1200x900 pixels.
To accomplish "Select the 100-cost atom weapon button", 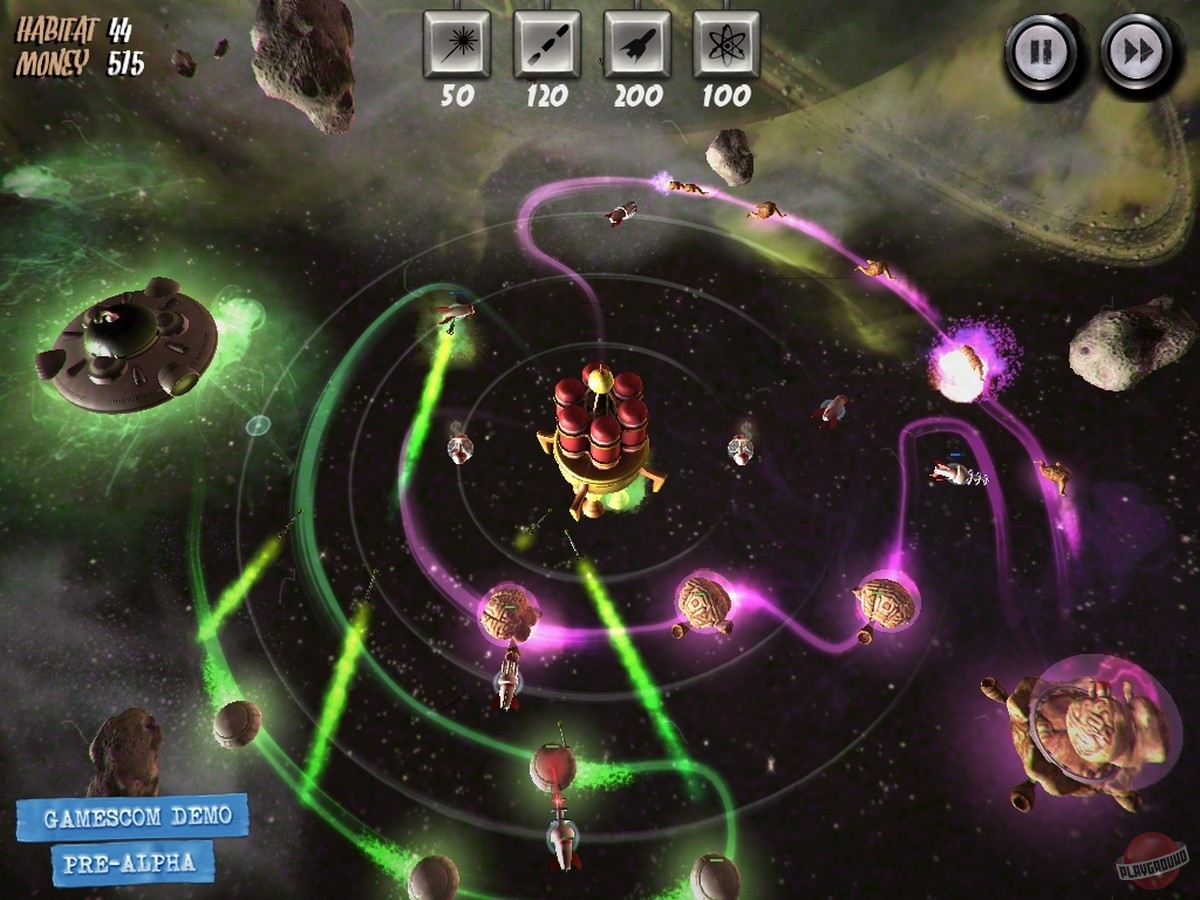I will pyautogui.click(x=726, y=44).
